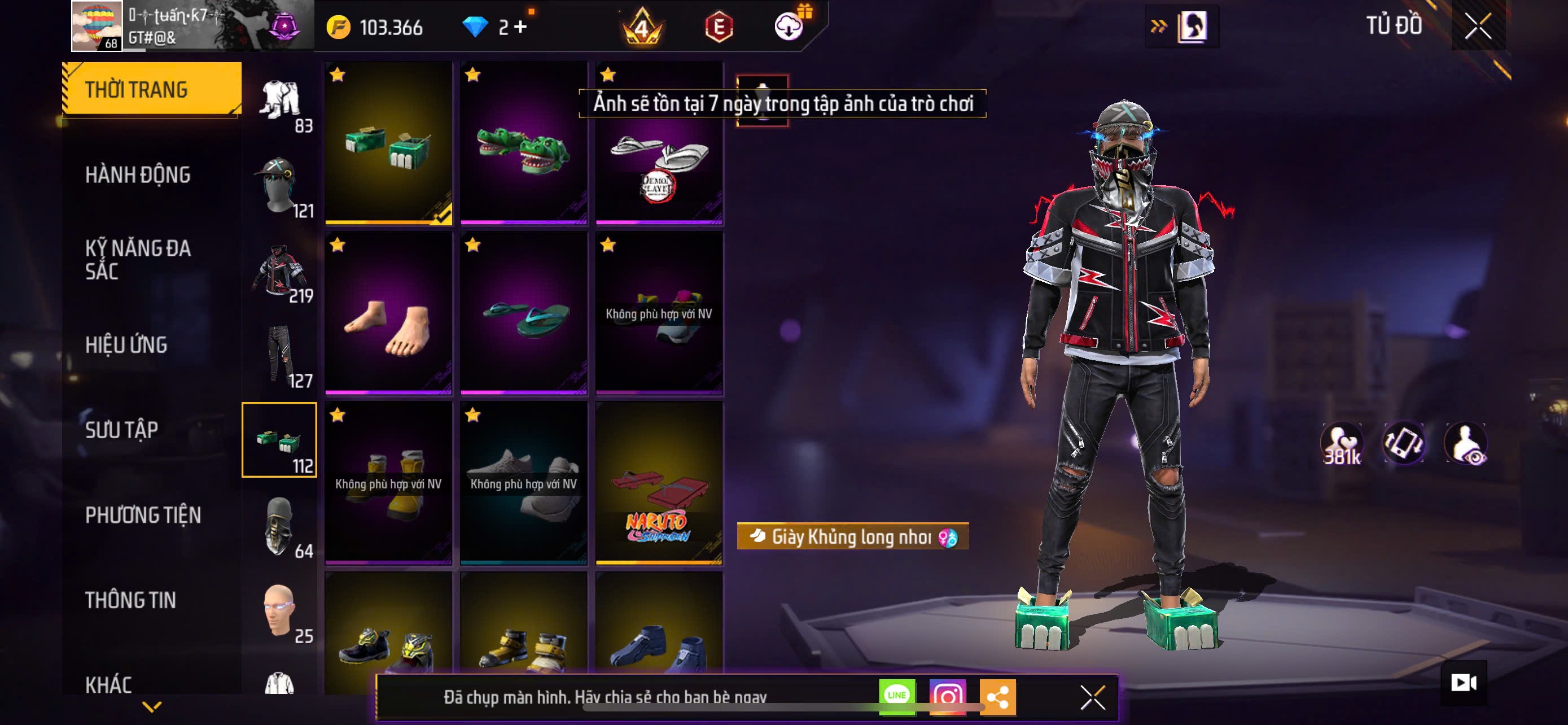Select the green flip-flops
Viewport: 1568px width, 725px height.
pos(523,313)
